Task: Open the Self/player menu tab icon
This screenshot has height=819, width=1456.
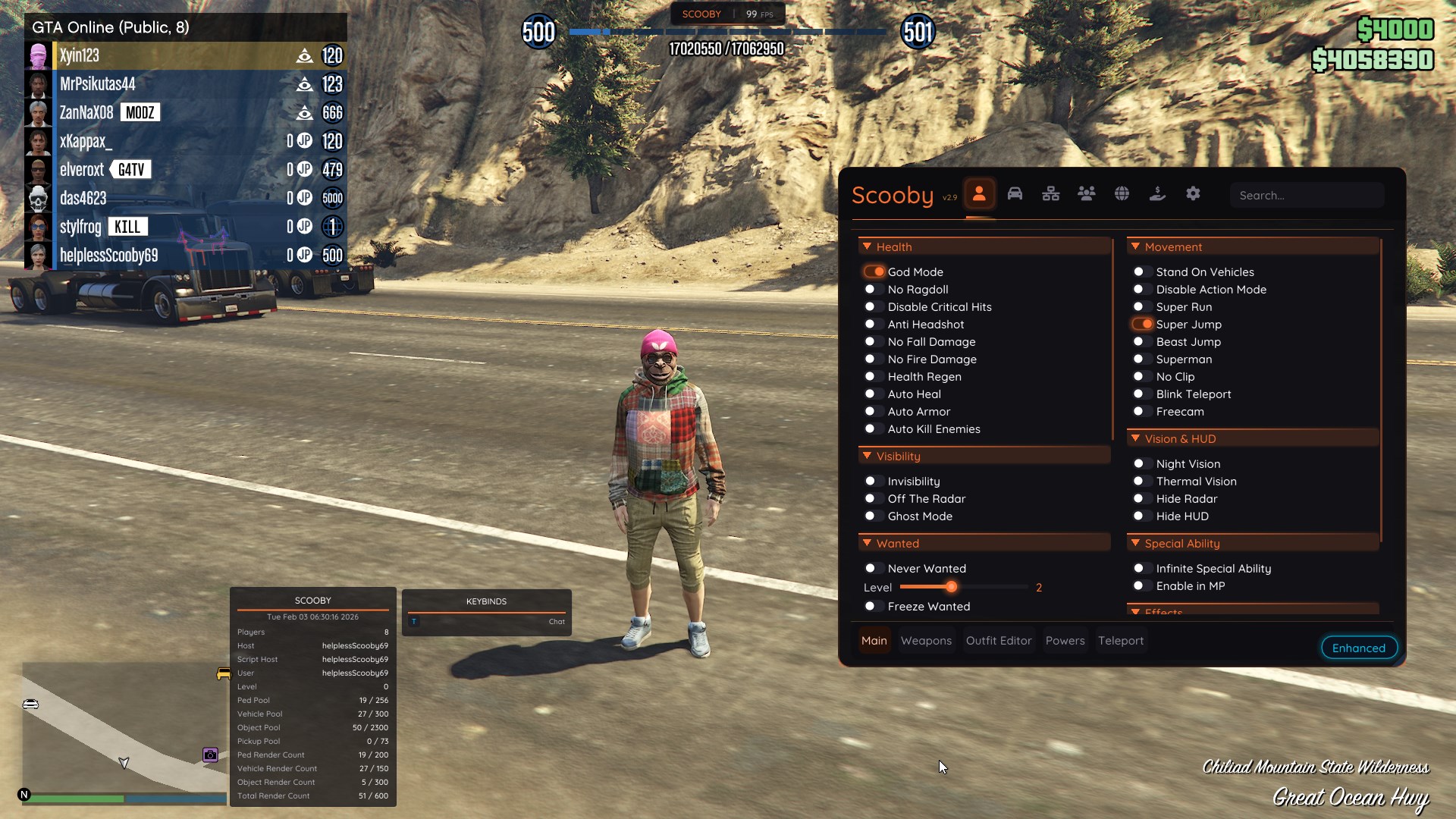Action: pos(980,193)
